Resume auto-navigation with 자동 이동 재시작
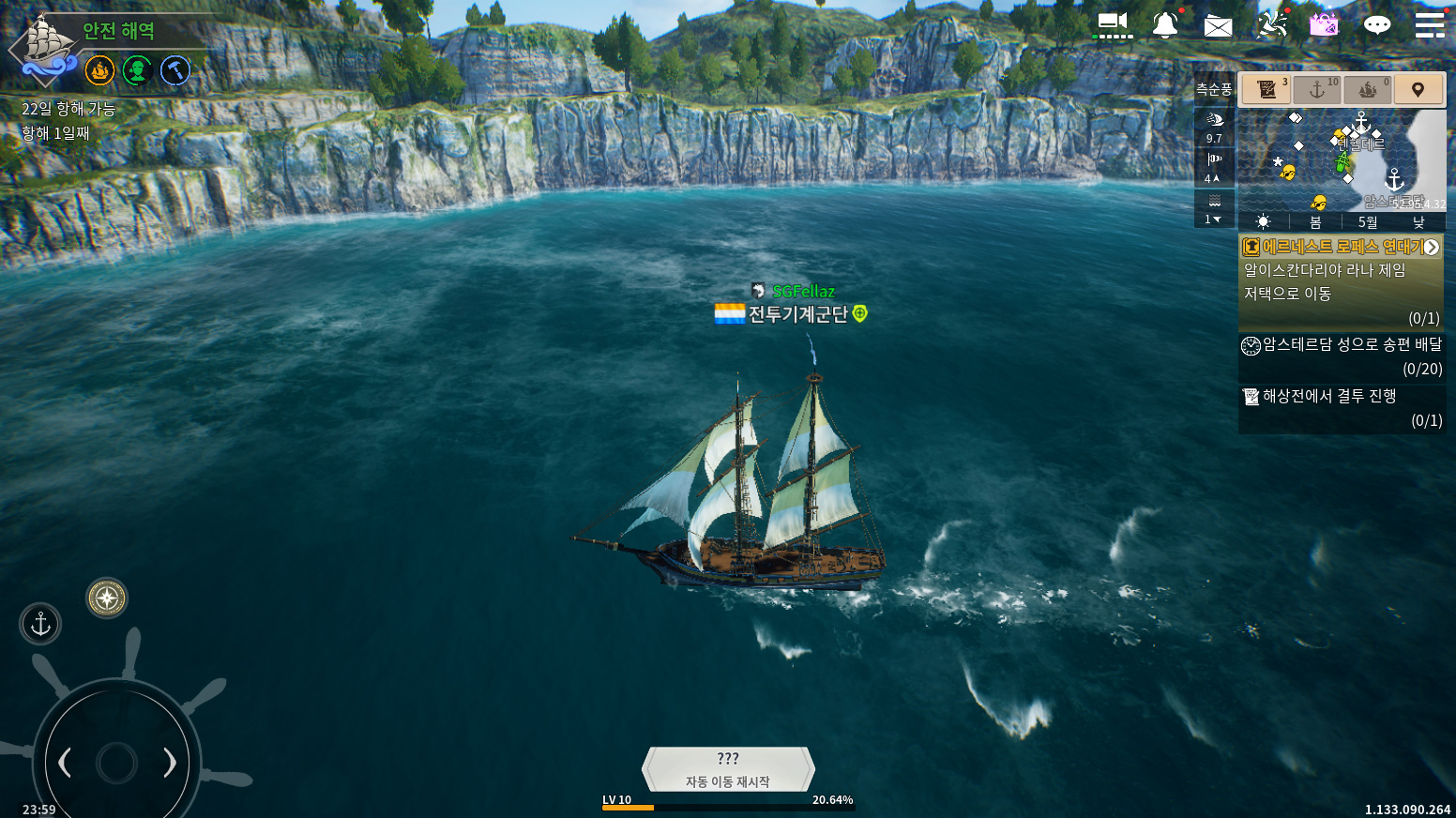Screen dimensions: 1456x818 point(728,770)
